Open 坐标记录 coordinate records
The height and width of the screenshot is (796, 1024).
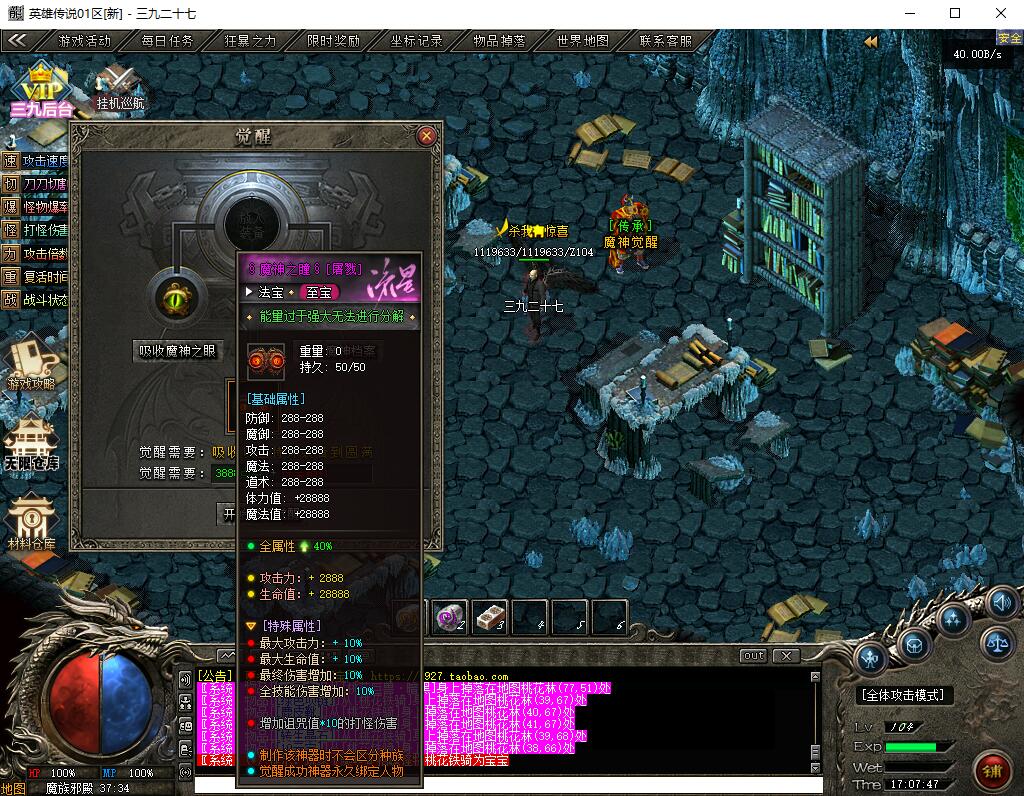[416, 41]
